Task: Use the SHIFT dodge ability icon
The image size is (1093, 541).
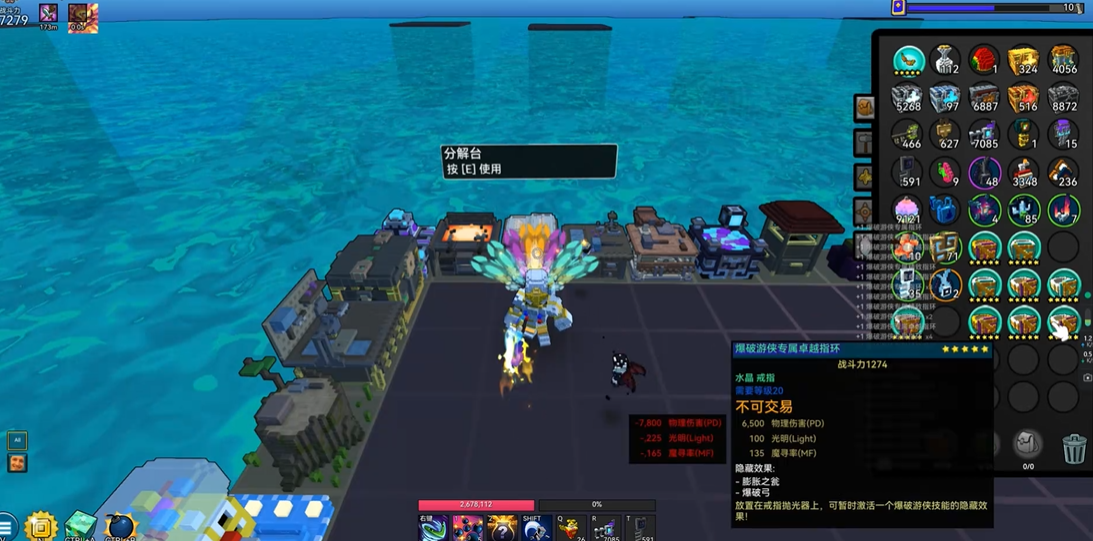Action: (535, 527)
